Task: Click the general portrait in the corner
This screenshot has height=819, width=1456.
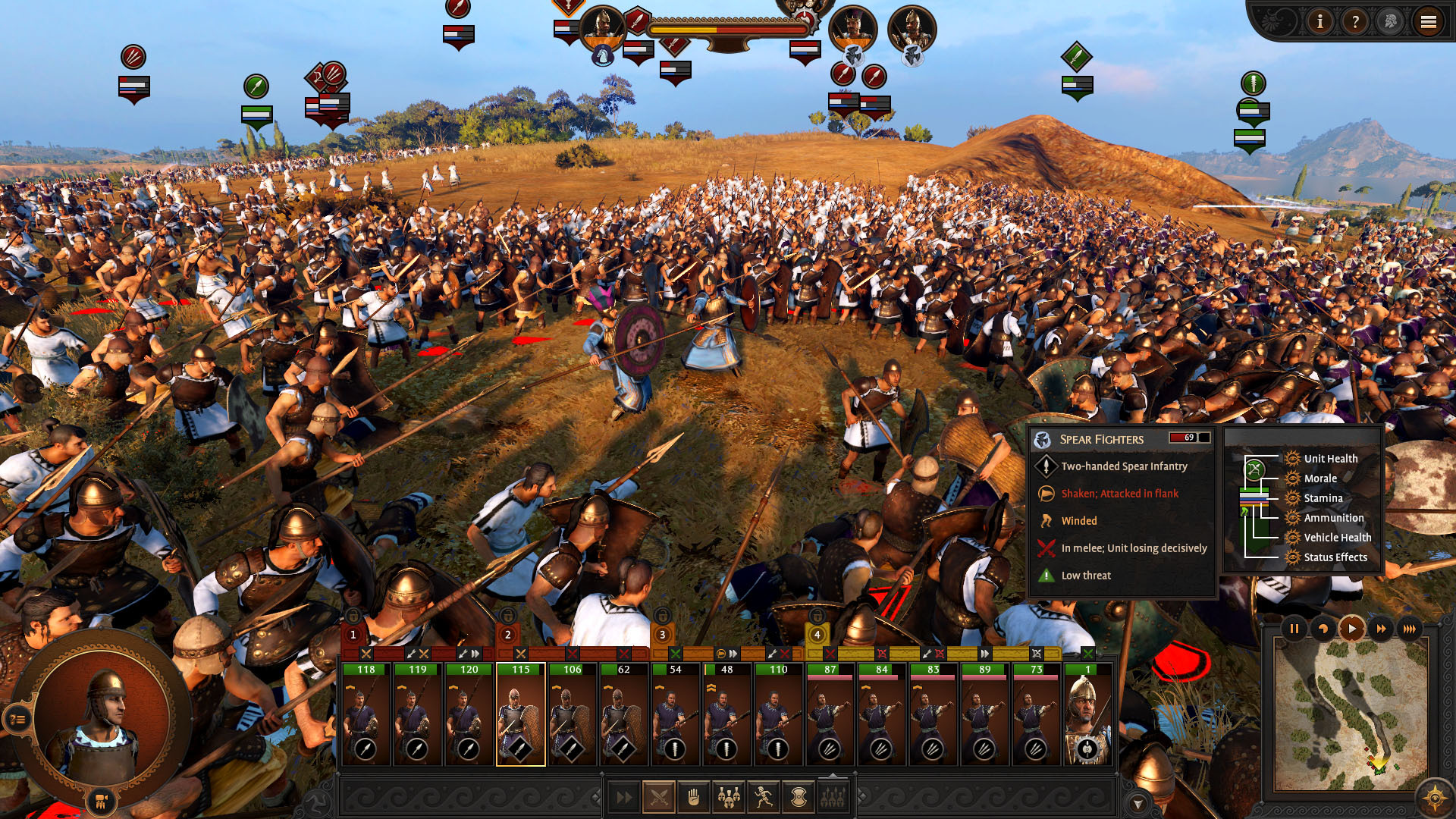Action: tap(102, 717)
